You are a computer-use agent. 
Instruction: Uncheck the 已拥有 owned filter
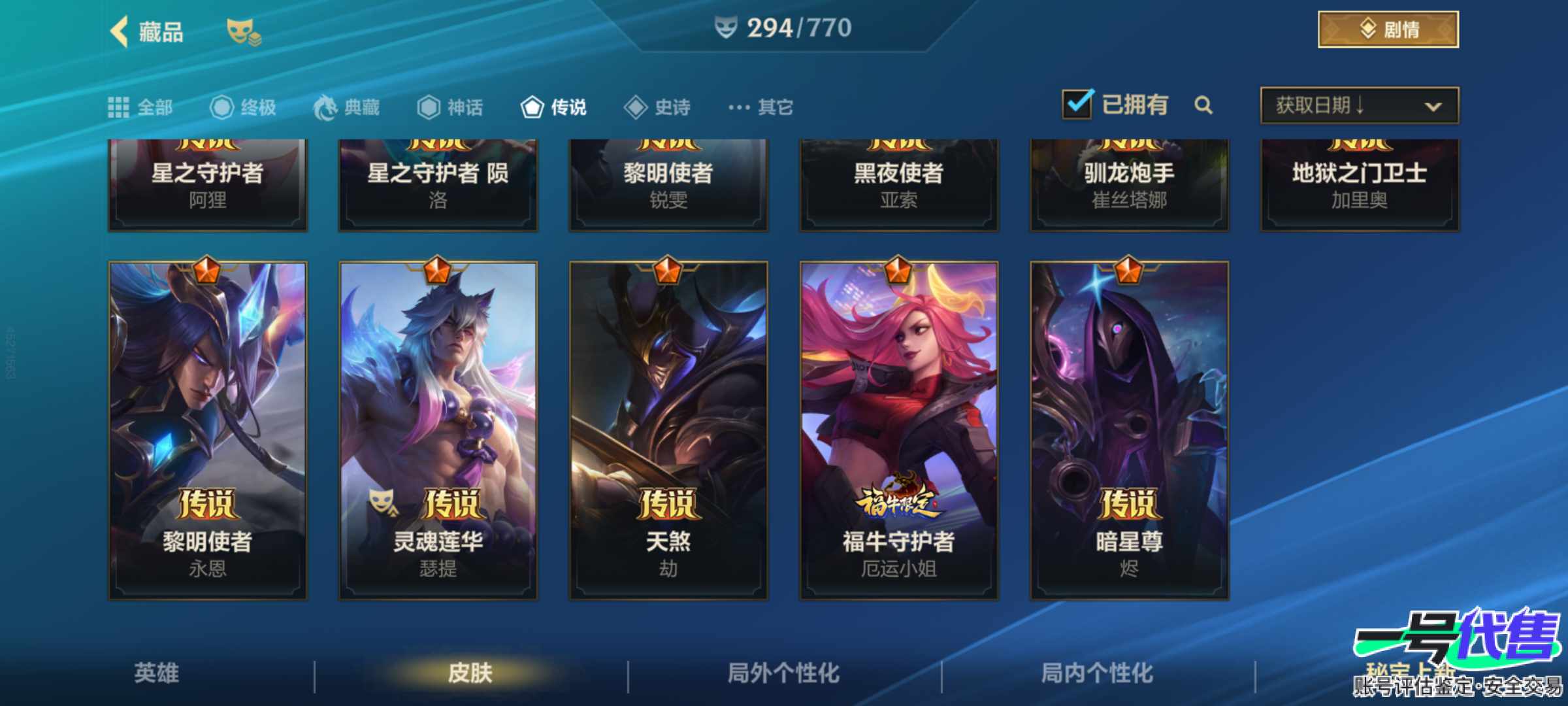[x=1079, y=103]
